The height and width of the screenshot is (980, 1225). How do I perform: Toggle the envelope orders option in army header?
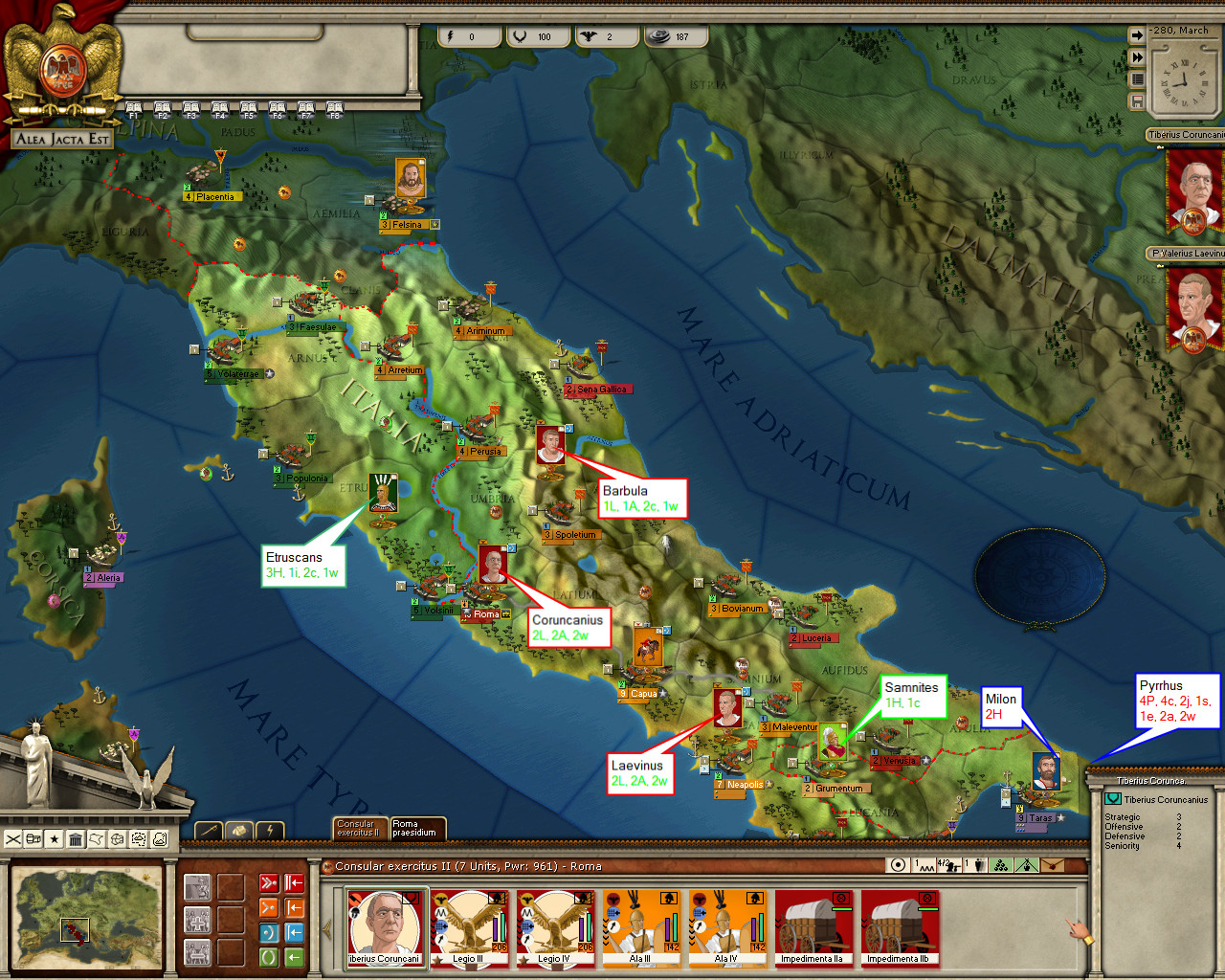(1053, 864)
